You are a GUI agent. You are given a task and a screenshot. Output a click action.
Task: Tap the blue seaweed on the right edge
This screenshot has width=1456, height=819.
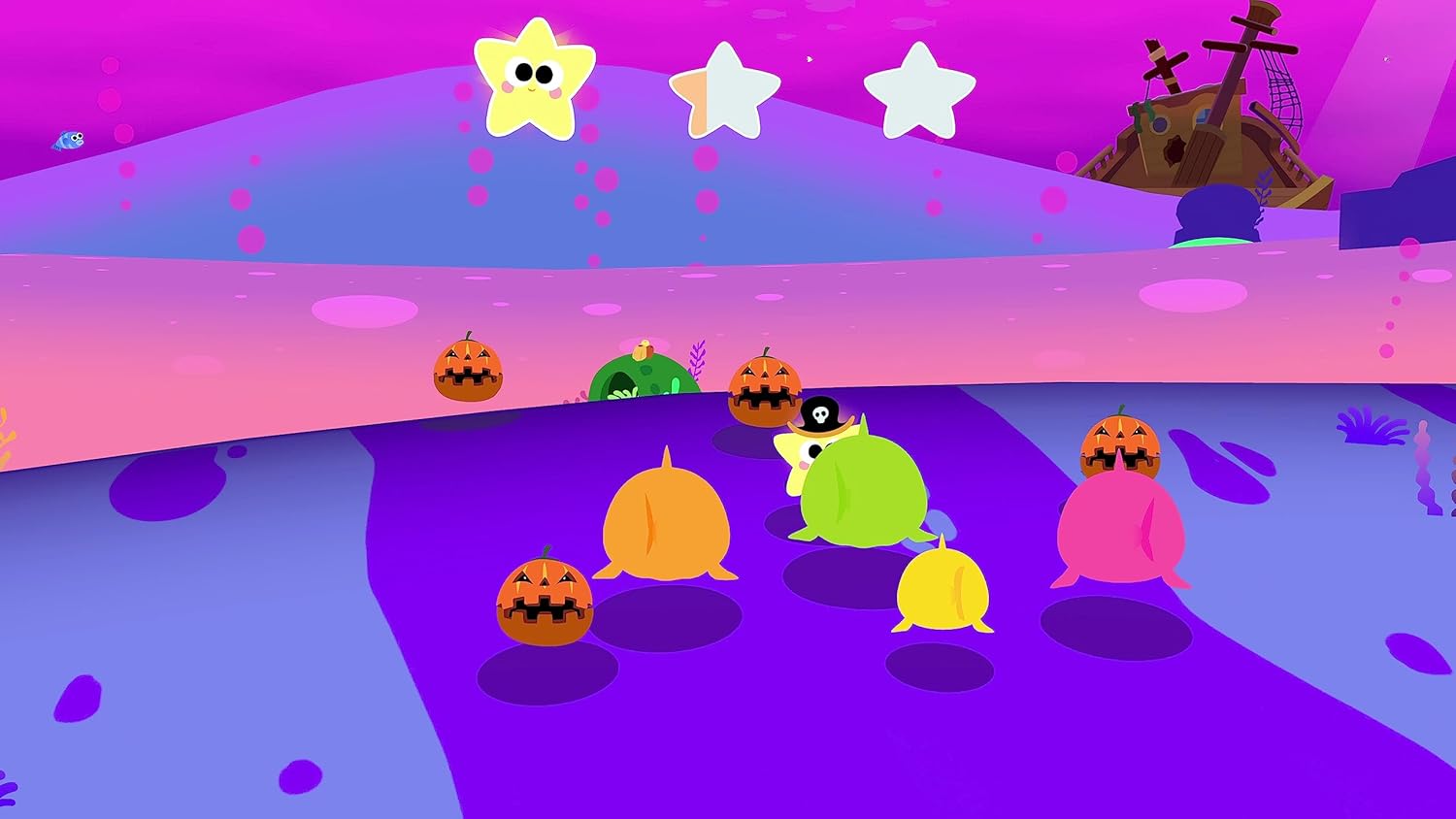pos(1371,427)
